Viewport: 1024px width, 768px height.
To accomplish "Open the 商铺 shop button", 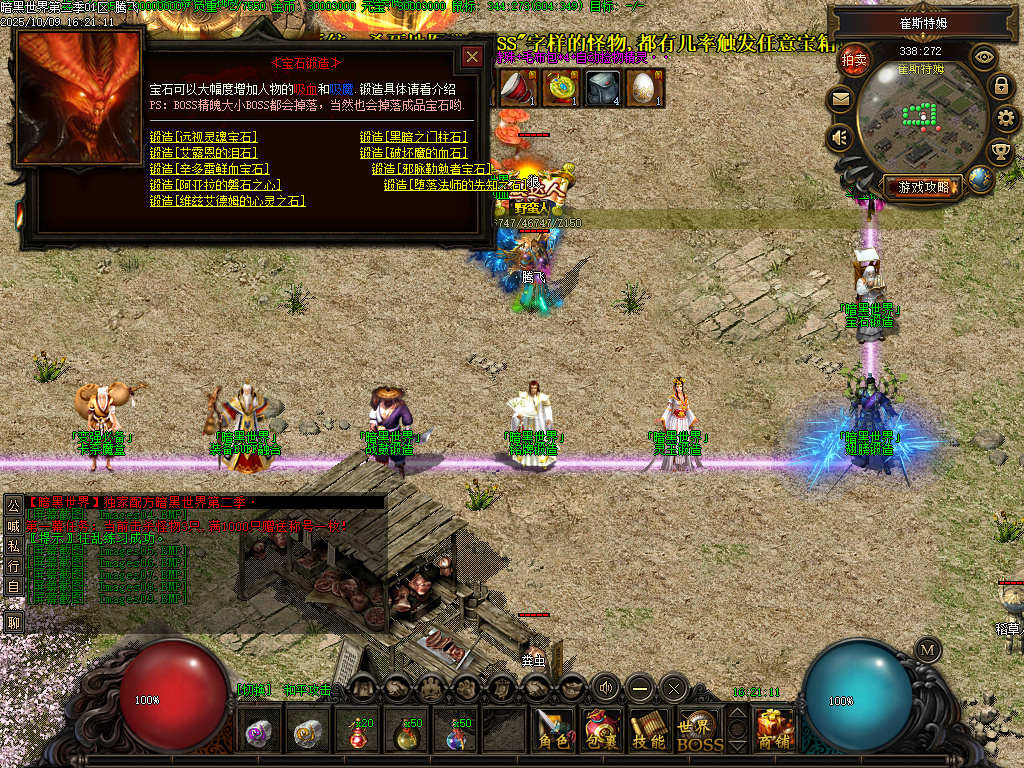I will 775,731.
